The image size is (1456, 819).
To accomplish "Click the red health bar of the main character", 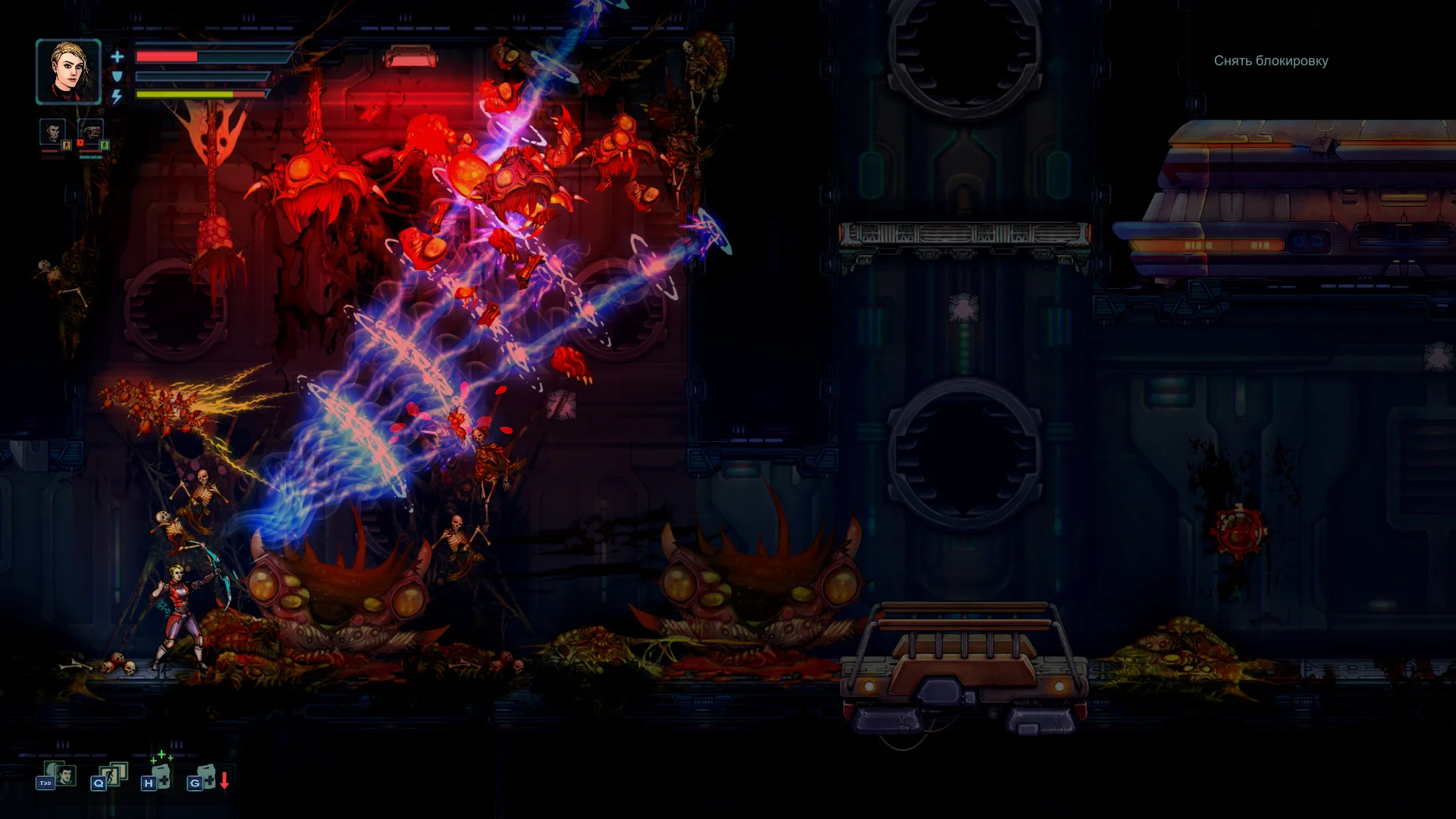I will tap(168, 57).
